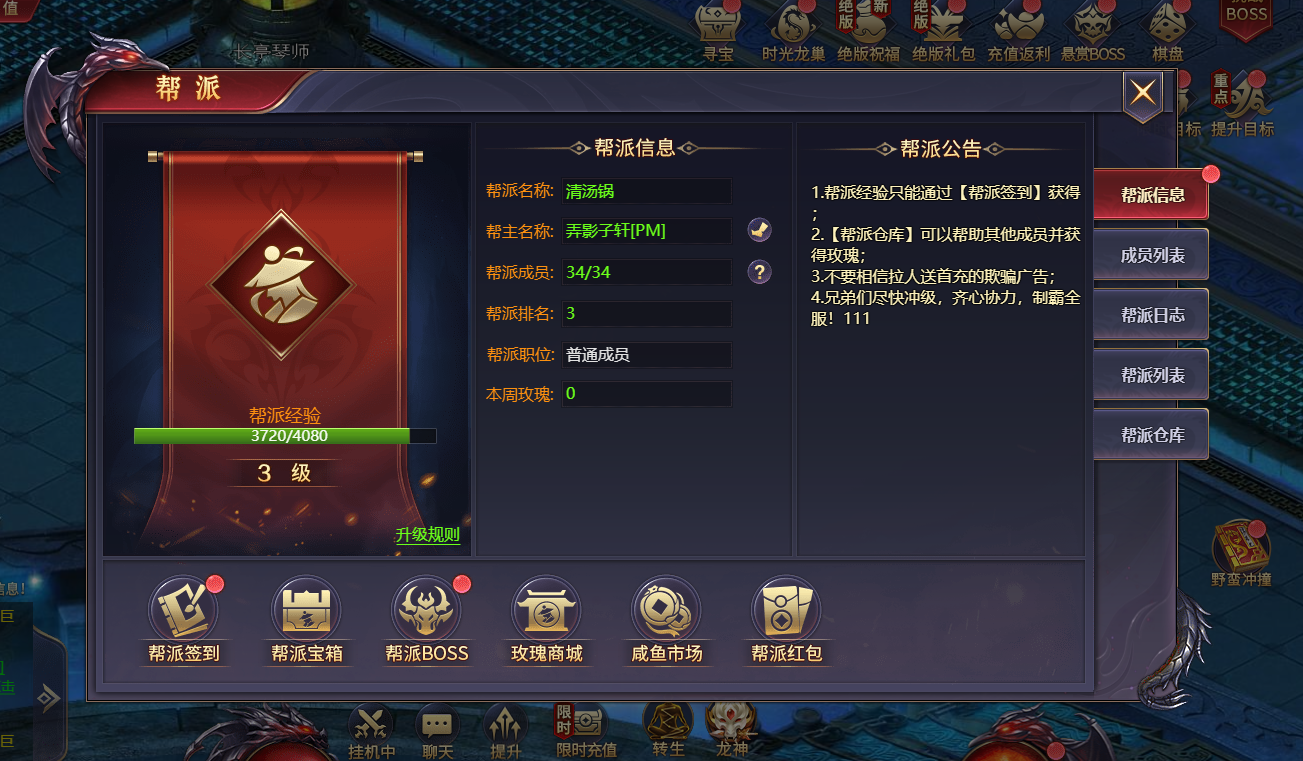Select the 帮派仓库 tab
The height and width of the screenshot is (761, 1303).
[x=1151, y=435]
